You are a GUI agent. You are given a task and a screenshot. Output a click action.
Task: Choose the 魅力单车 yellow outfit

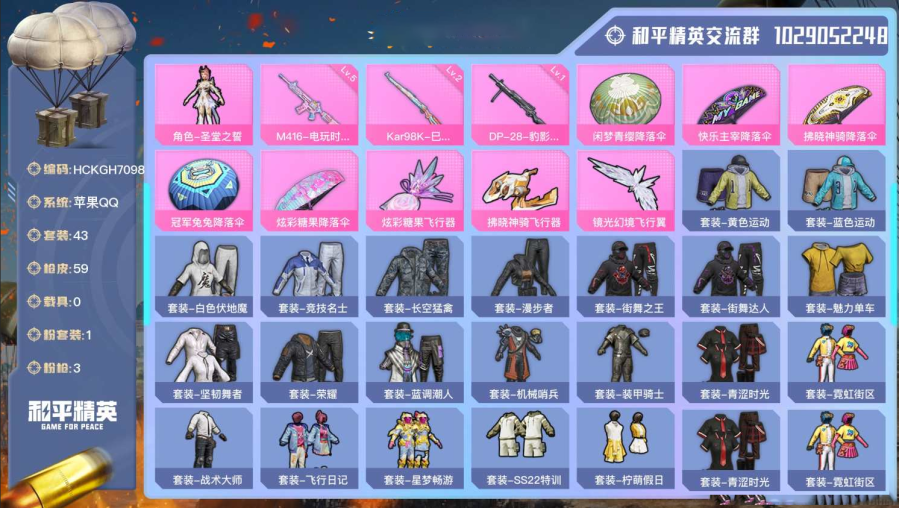click(x=837, y=274)
